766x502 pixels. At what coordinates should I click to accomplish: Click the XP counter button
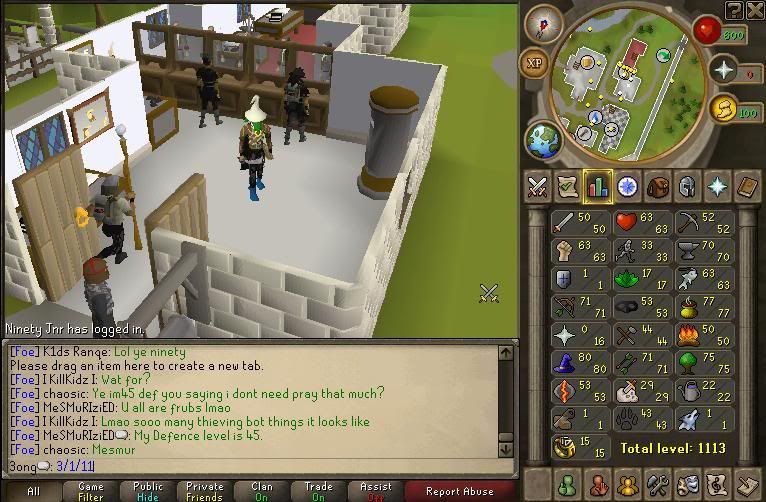click(x=533, y=62)
